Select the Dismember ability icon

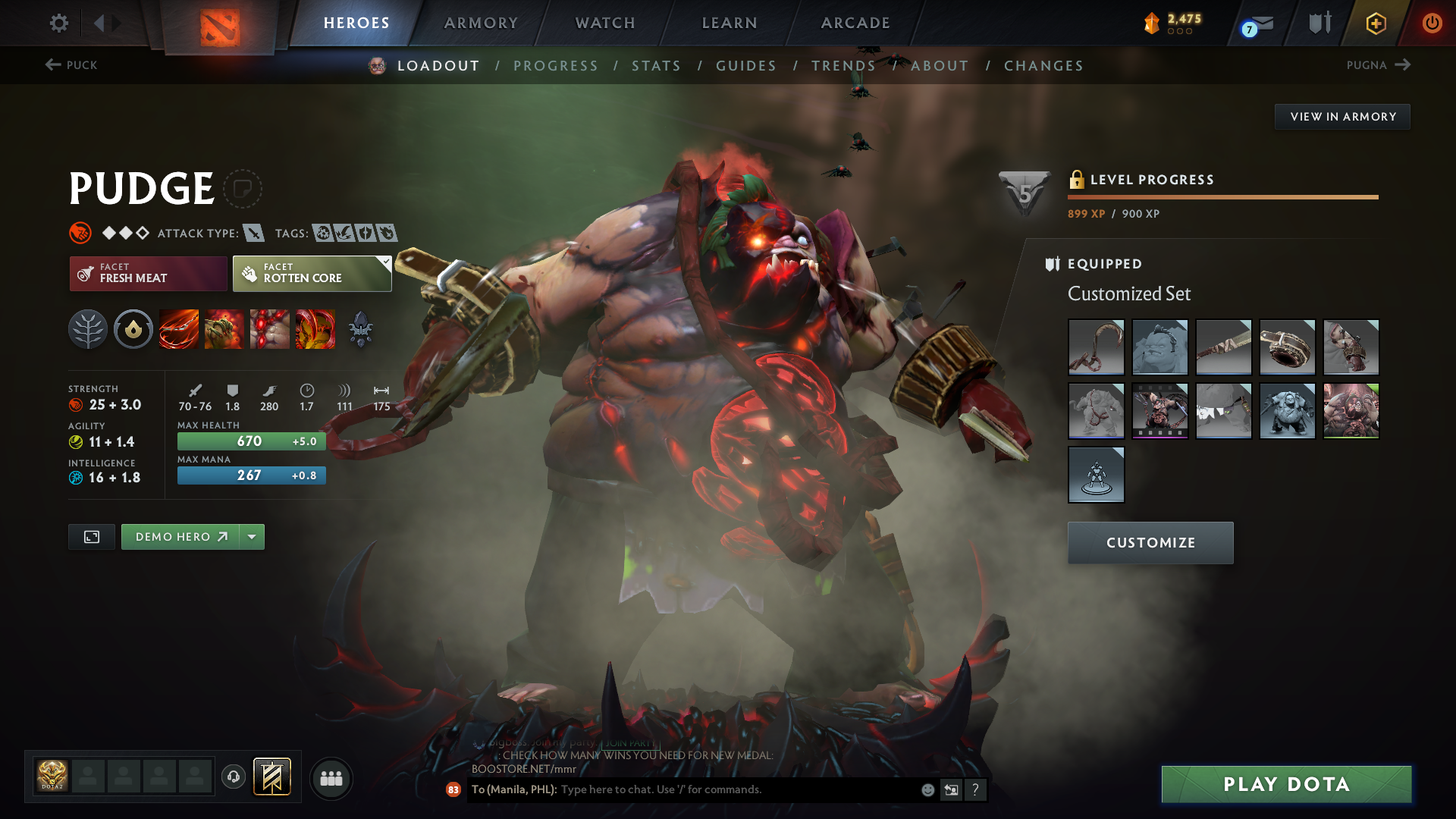click(x=315, y=328)
